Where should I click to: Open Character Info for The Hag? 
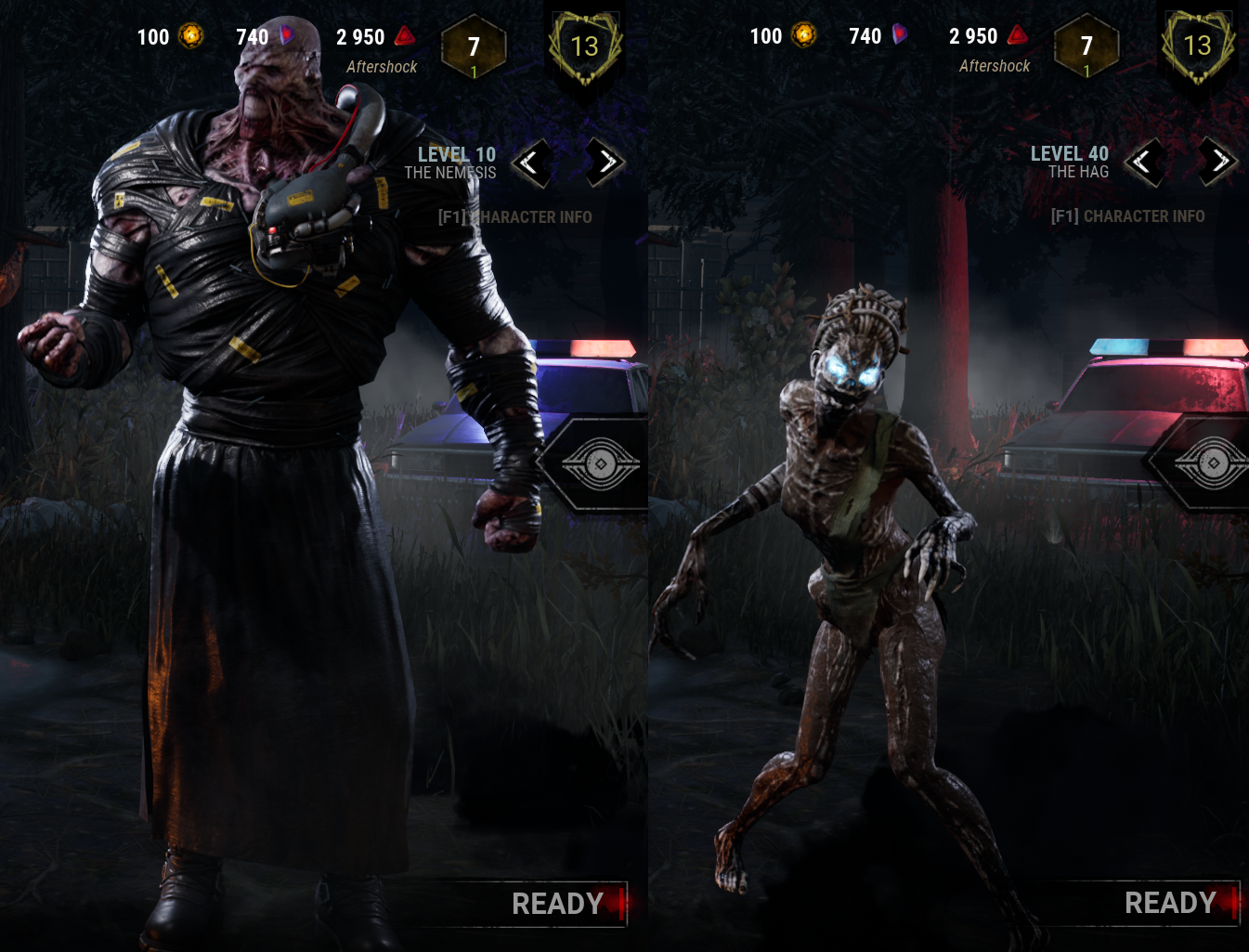[x=1127, y=215]
